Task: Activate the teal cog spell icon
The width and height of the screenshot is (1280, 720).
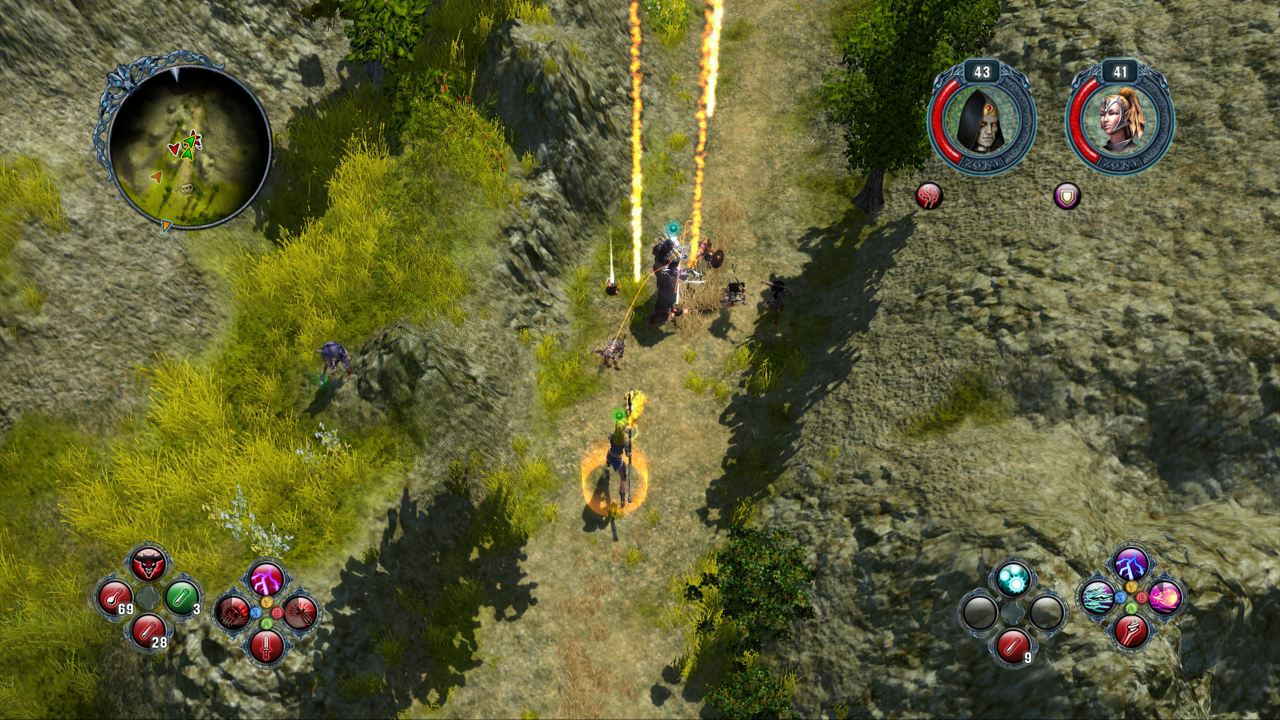Action: (x=1013, y=579)
